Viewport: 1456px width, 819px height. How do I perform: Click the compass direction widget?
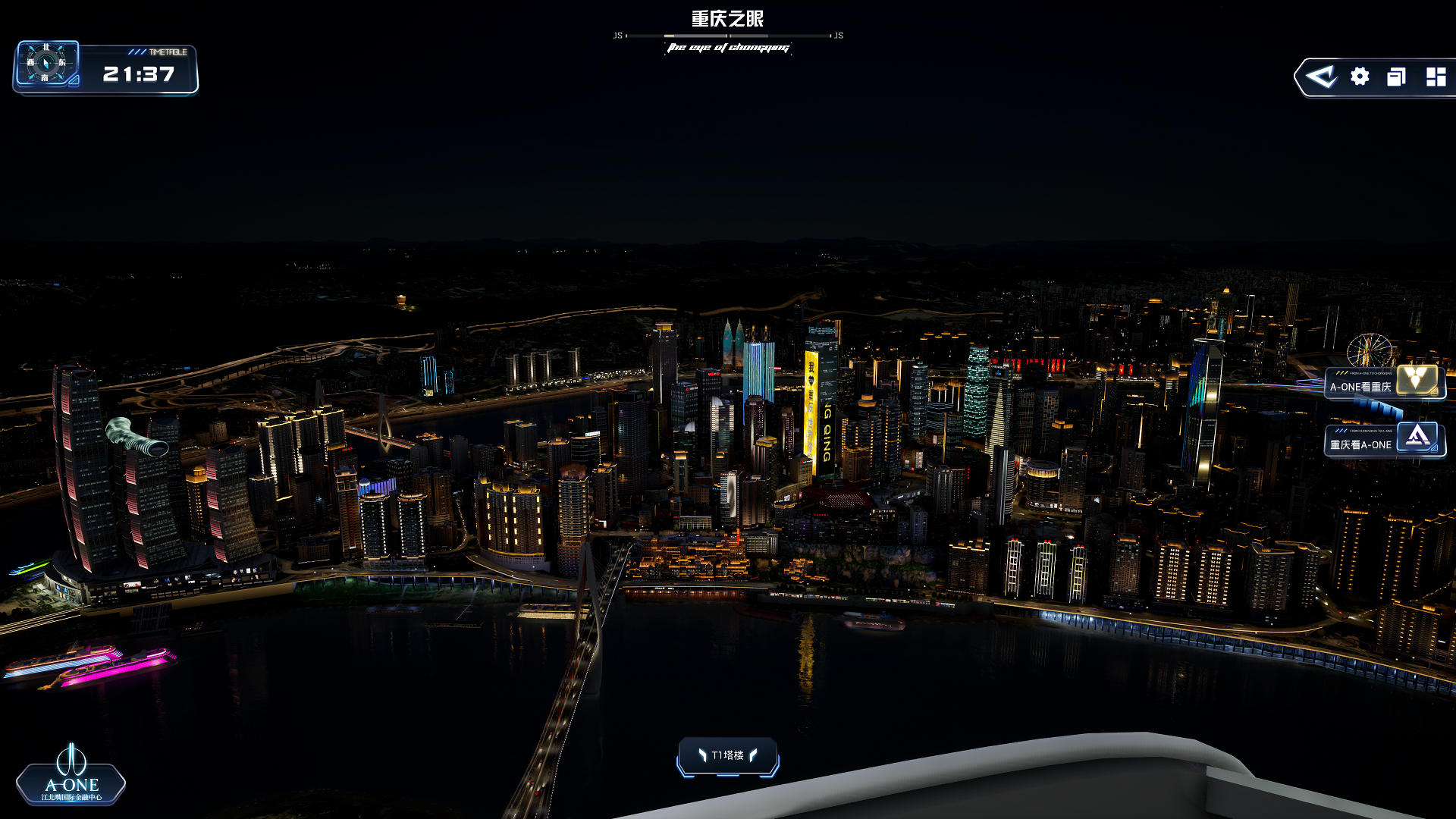tap(46, 63)
